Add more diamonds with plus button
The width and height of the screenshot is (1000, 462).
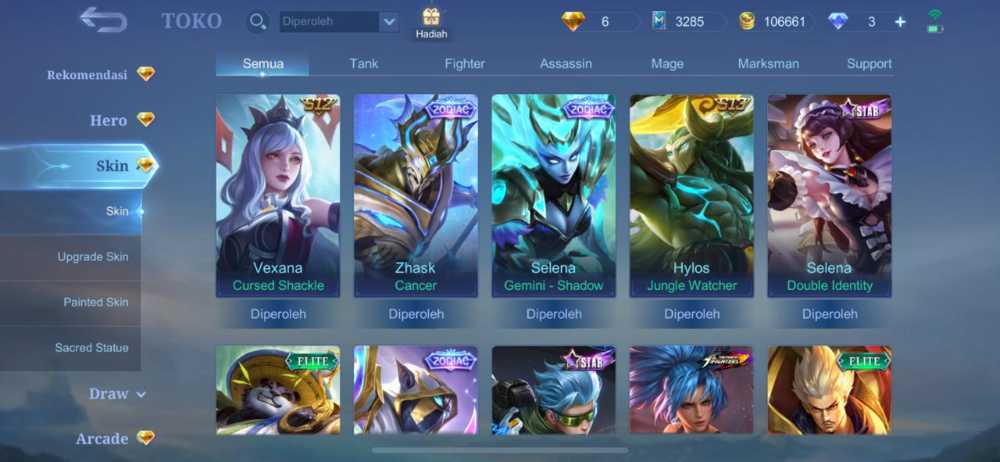click(x=900, y=22)
